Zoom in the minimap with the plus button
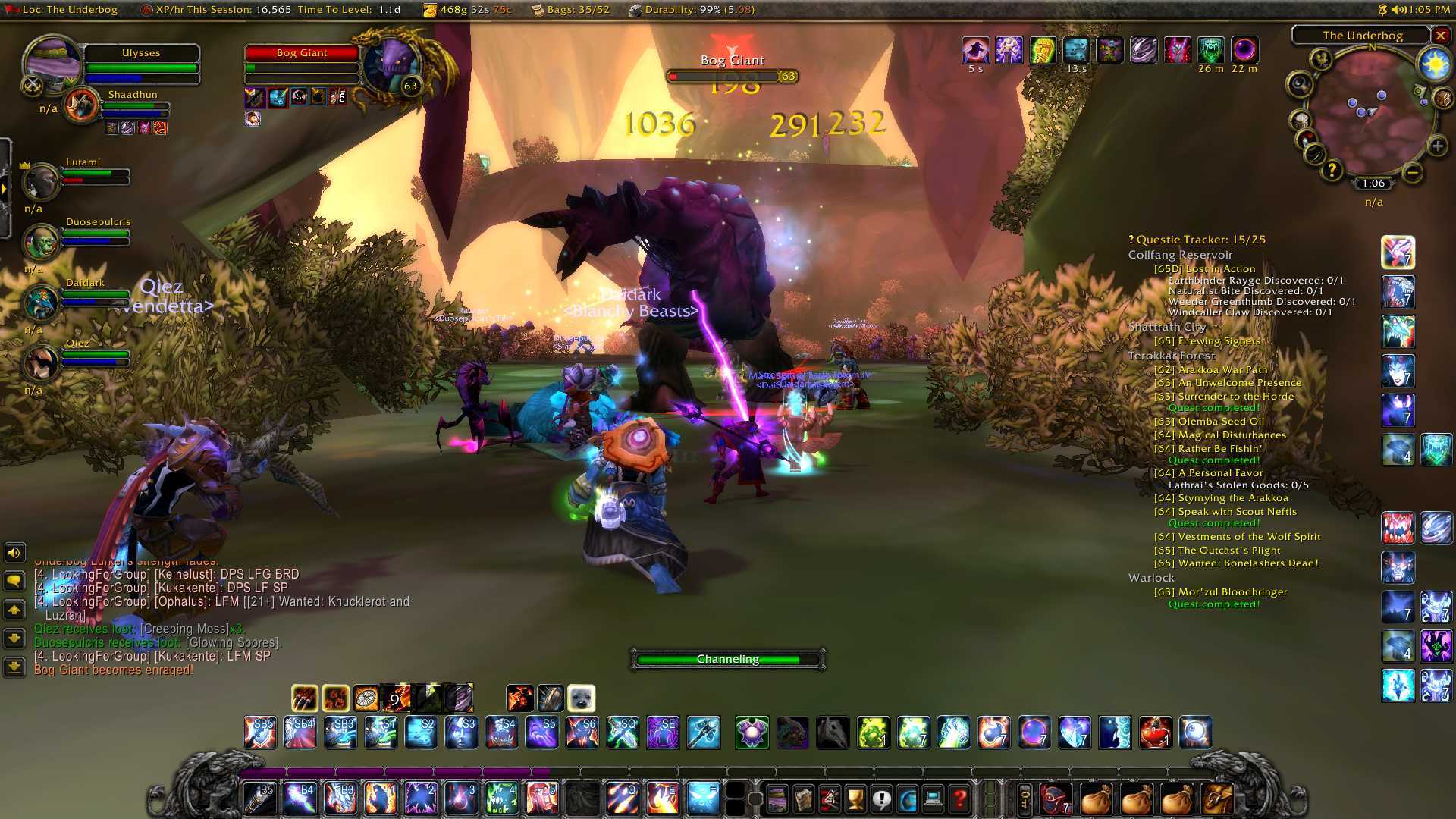1456x819 pixels. (x=1437, y=146)
